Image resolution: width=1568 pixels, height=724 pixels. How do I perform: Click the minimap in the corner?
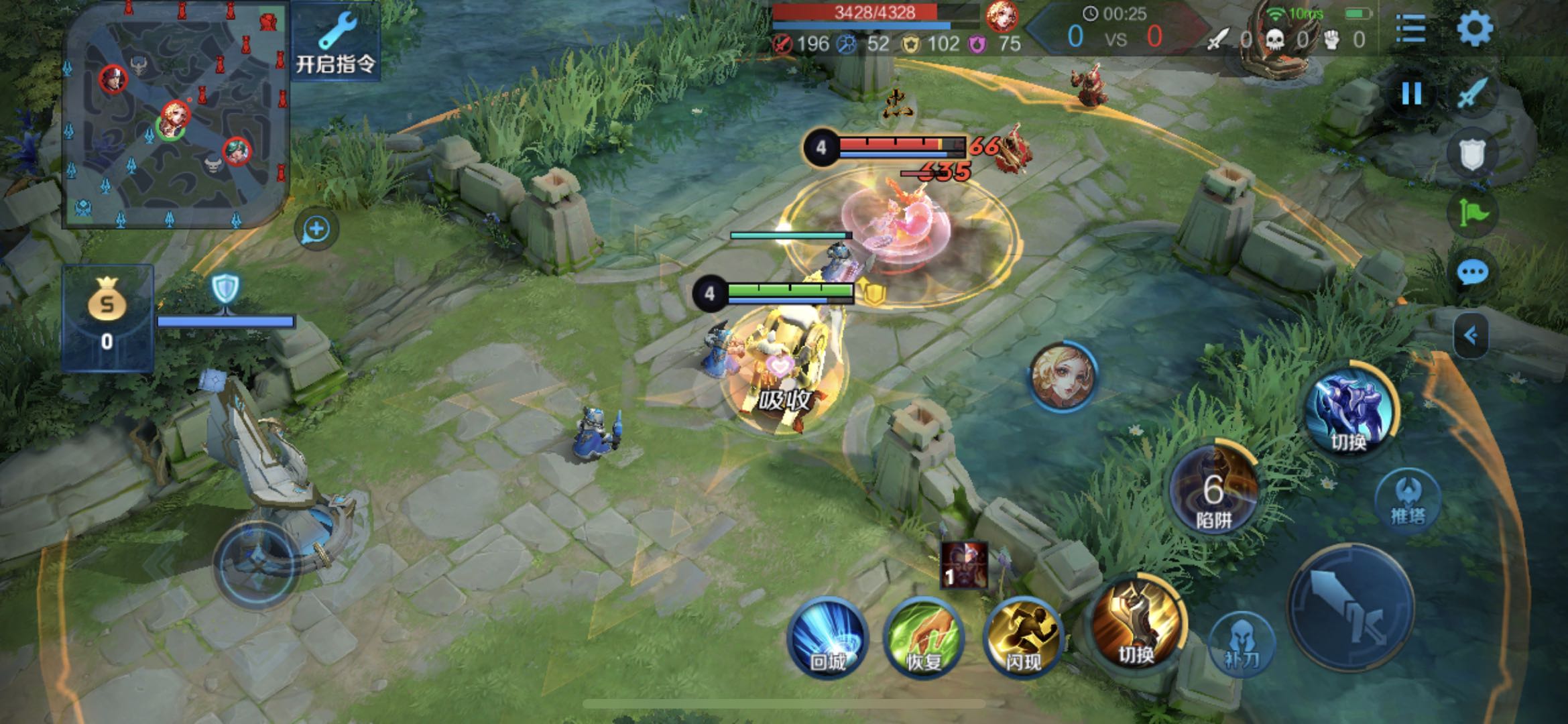point(176,115)
